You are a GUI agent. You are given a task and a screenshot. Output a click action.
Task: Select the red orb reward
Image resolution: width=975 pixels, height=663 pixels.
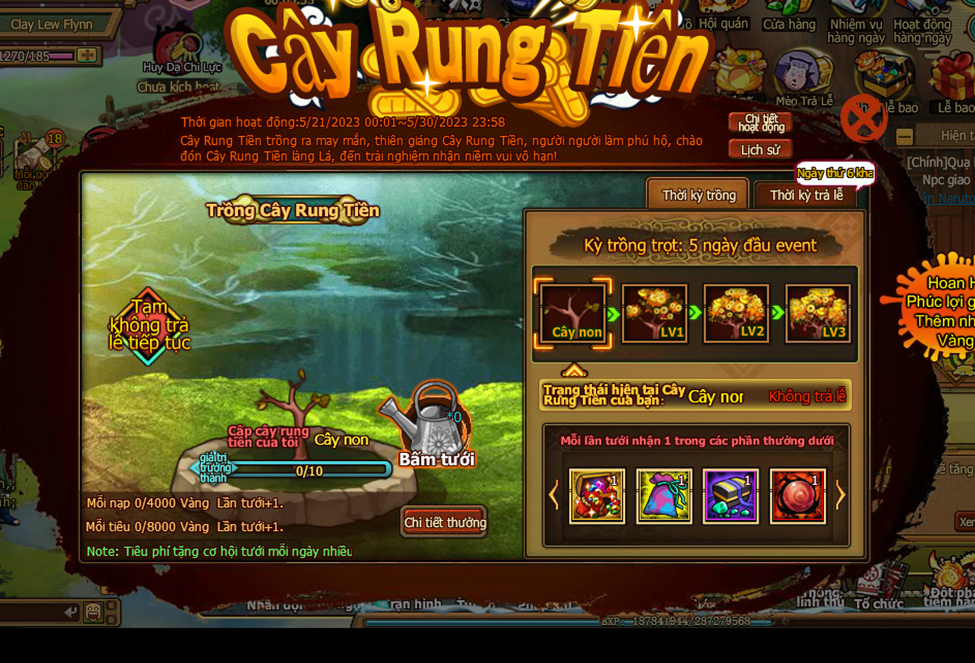click(x=798, y=496)
